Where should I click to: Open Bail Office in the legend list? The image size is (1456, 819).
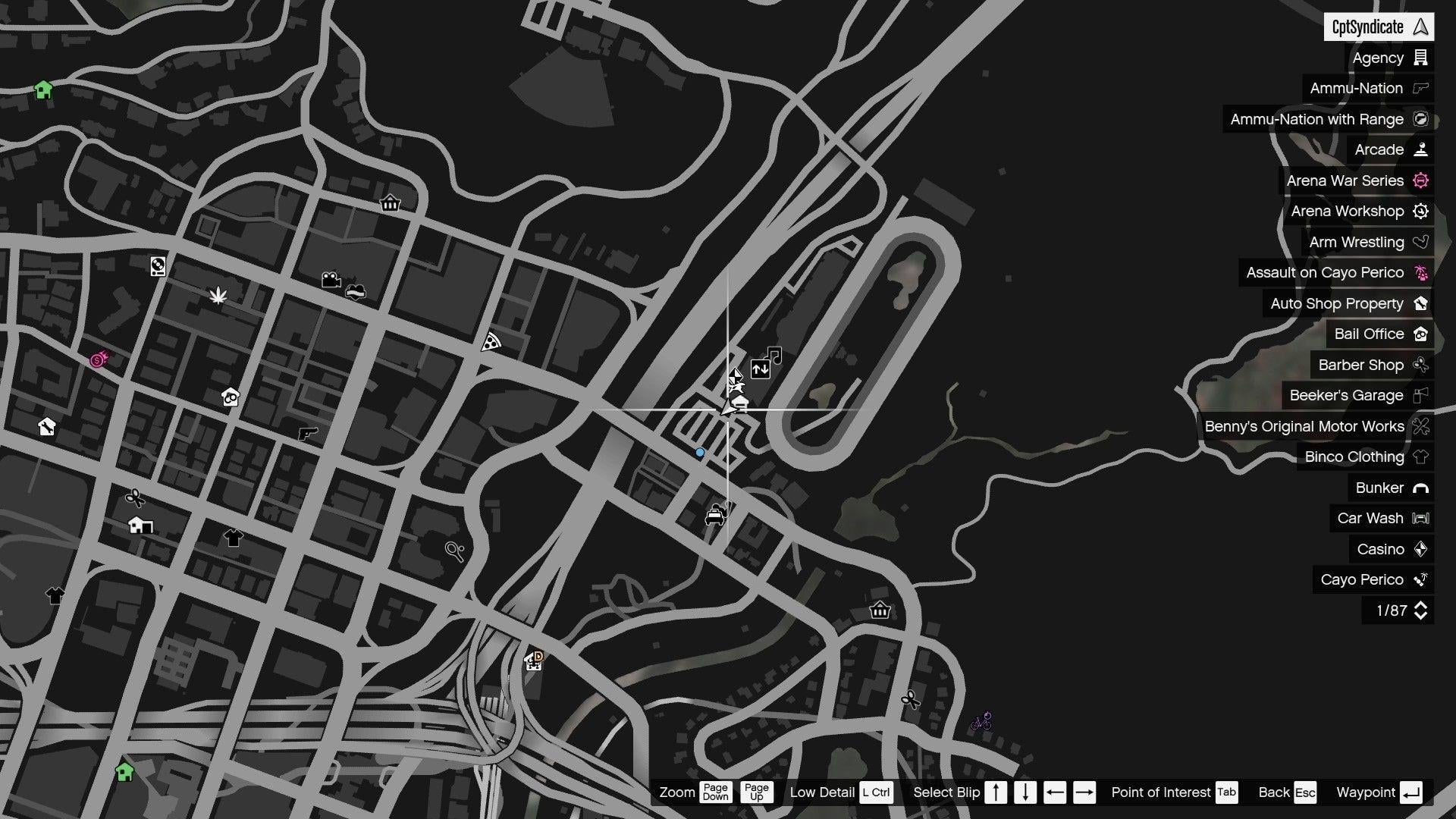[x=1379, y=334]
